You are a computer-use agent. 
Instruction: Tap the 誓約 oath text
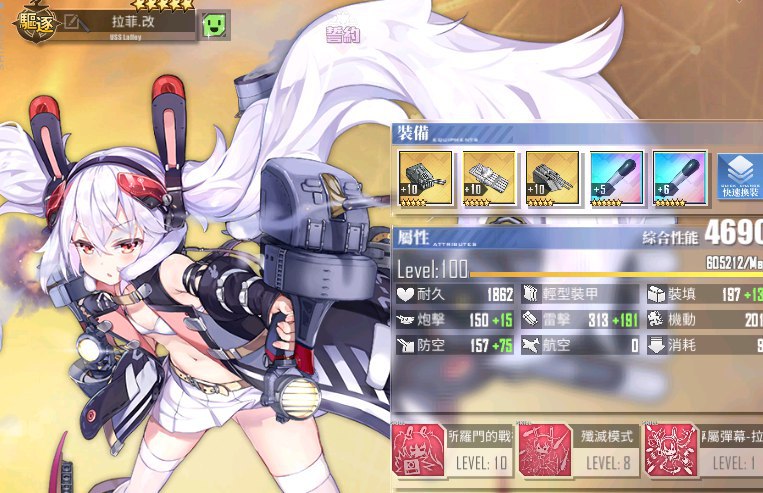[x=341, y=35]
